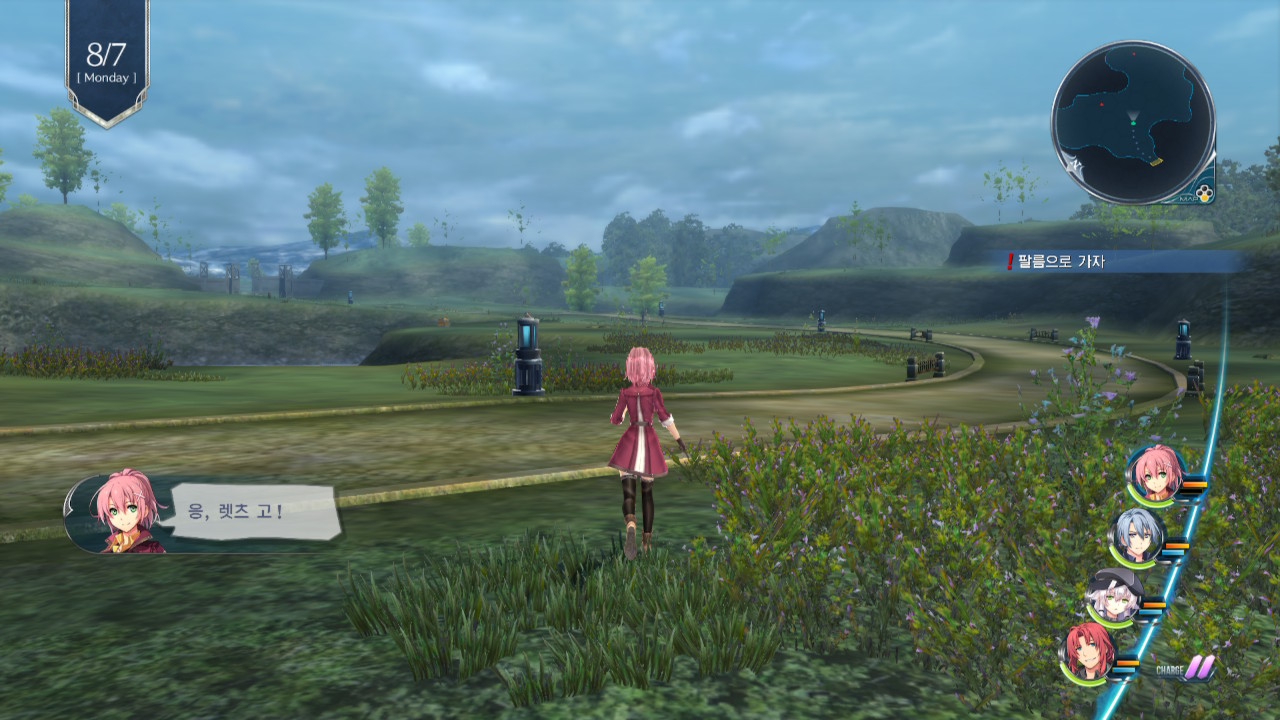Click the red-haired party member portrait
Viewport: 1280px width, 720px height.
1087,653
